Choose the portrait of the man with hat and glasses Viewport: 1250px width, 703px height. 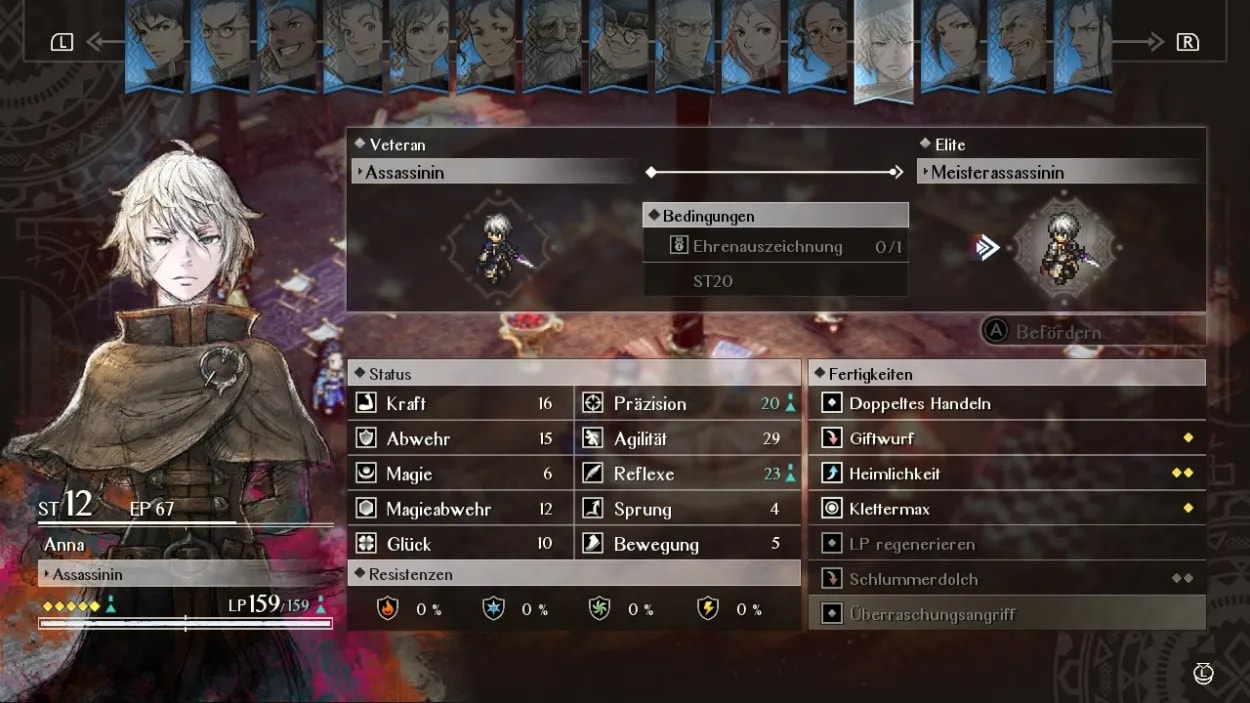(619, 45)
